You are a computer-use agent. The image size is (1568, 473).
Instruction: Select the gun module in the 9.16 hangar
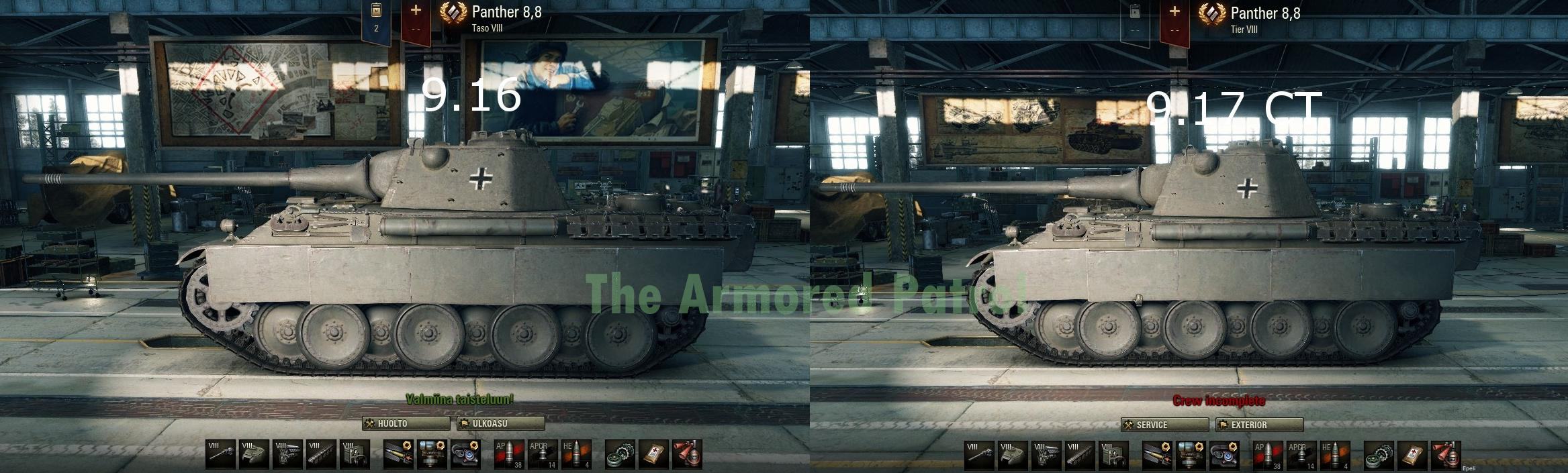[221, 454]
